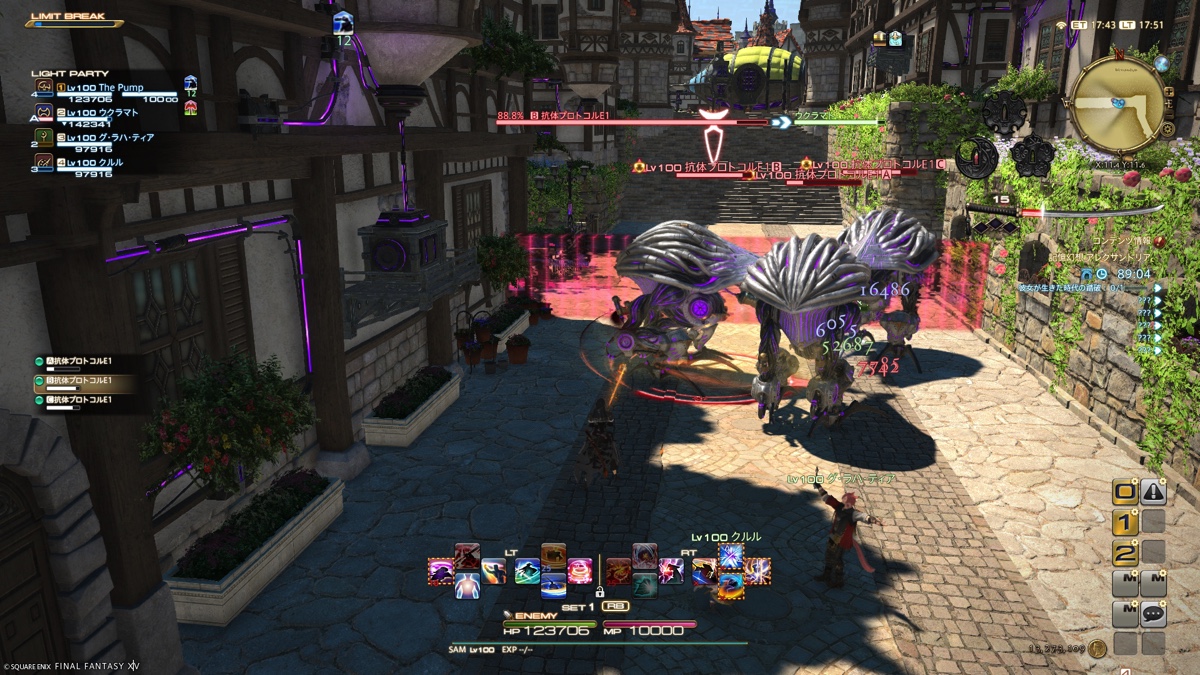
Task: Trigger the blue starburst highlighted ability
Action: [730, 556]
